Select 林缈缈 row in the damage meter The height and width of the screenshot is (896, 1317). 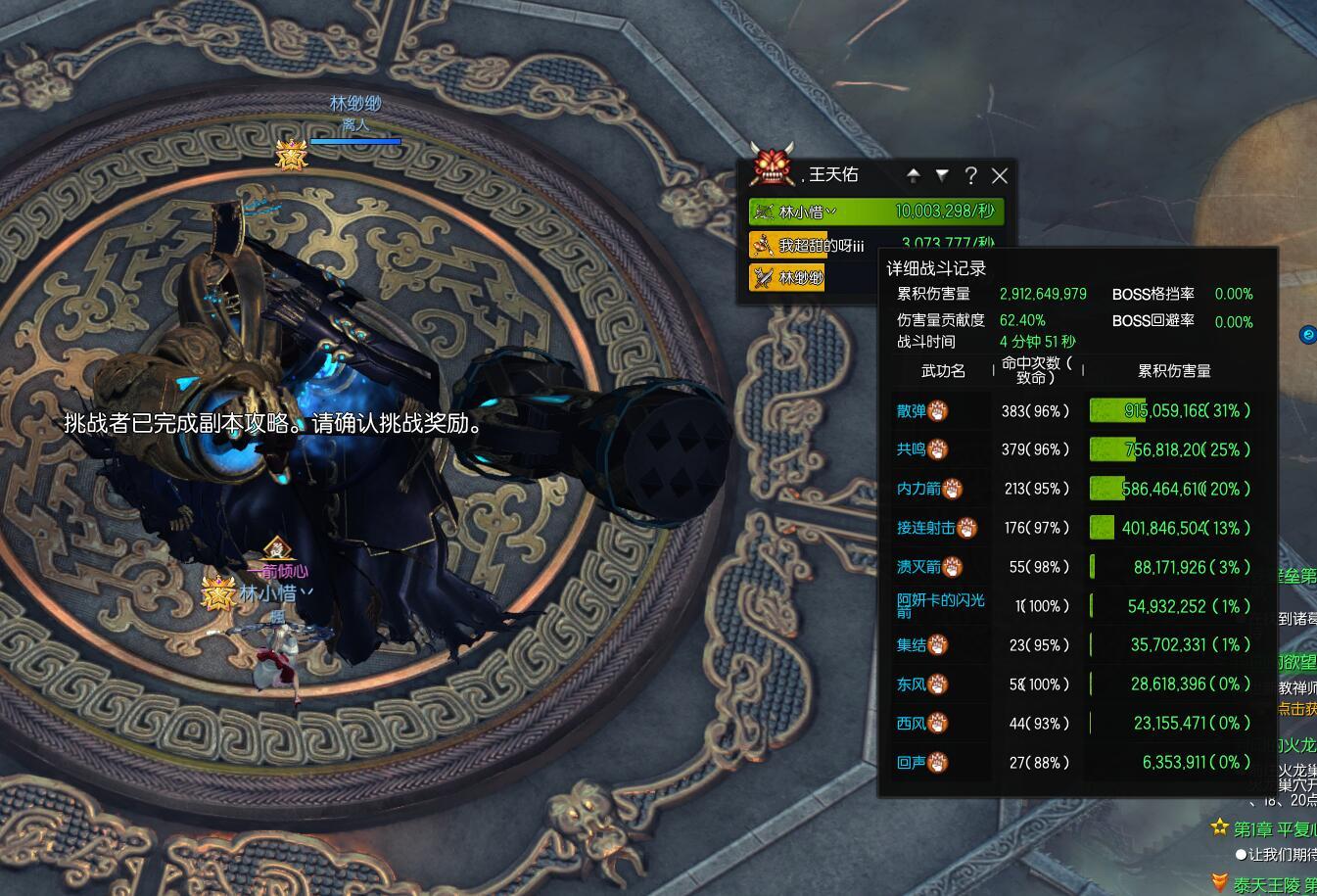[801, 277]
